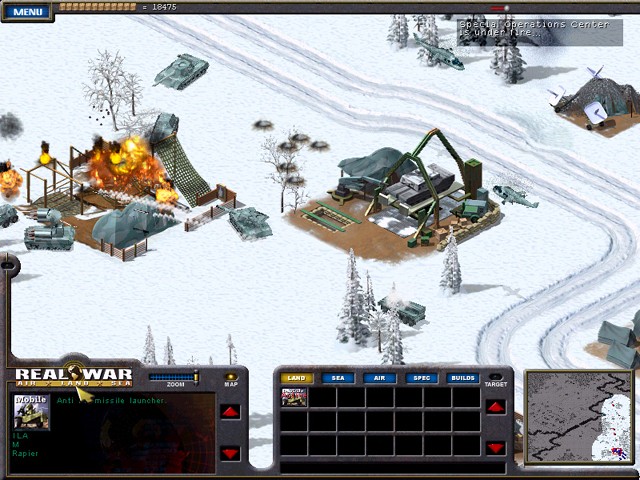Click on the minimap
Viewport: 640px width, 480px height.
pyautogui.click(x=578, y=416)
